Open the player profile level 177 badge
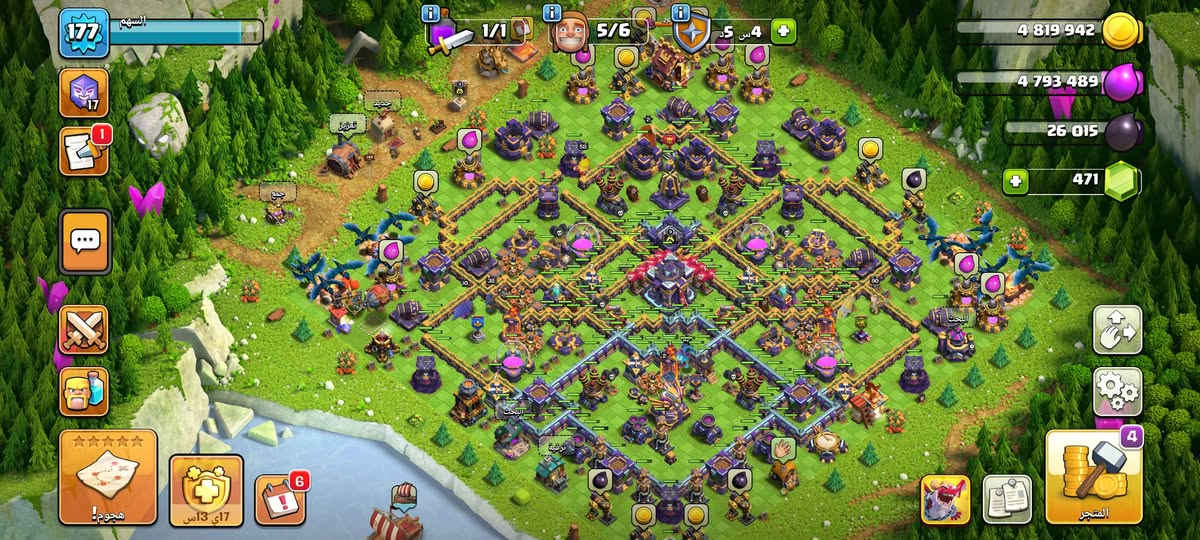The width and height of the screenshot is (1200, 540). [x=85, y=34]
